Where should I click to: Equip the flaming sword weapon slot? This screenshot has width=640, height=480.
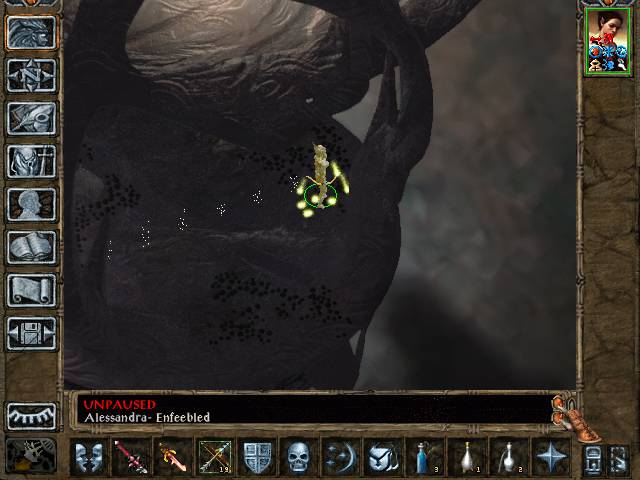pyautogui.click(x=174, y=457)
